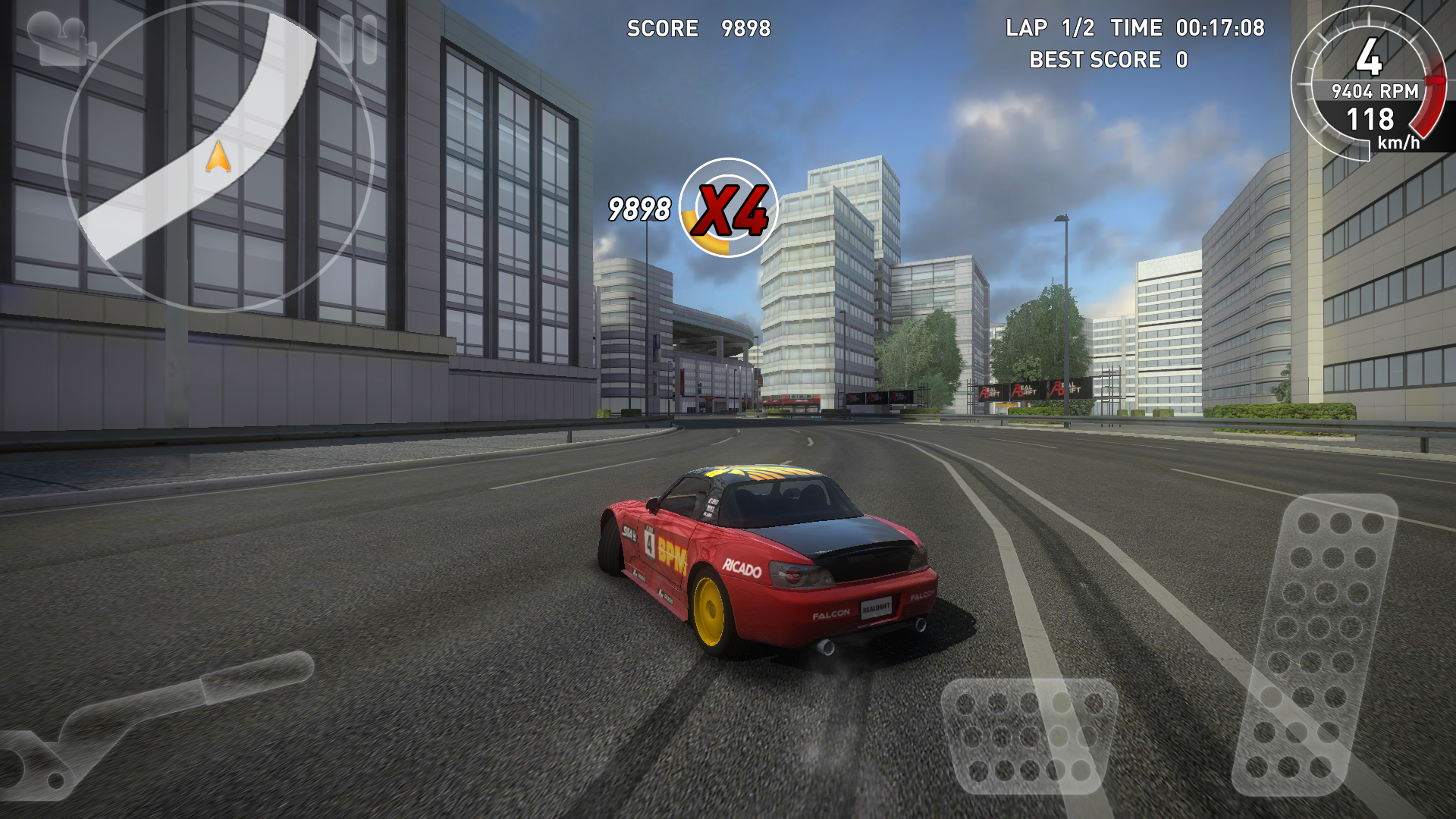1456x819 pixels.
Task: Select the SCORE 9898 header text
Action: [696, 29]
